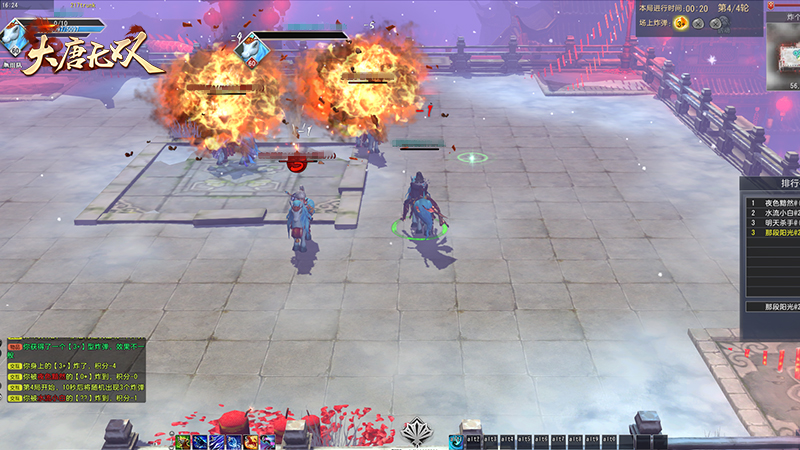This screenshot has height=450, width=800.
Task: Click the glowing 3+ bomb icon
Action: tap(681, 23)
